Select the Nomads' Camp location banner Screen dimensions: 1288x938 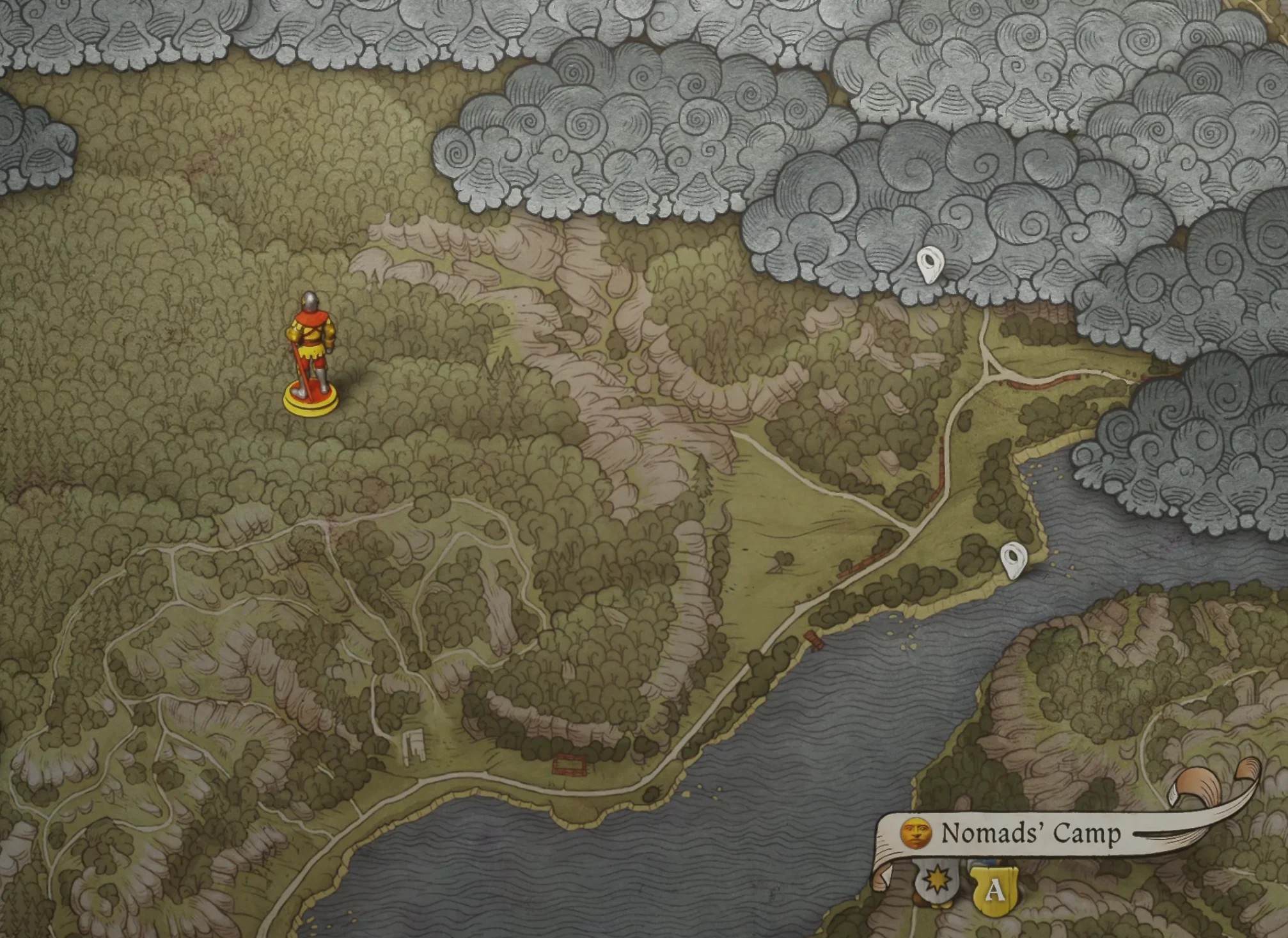tap(1030, 834)
